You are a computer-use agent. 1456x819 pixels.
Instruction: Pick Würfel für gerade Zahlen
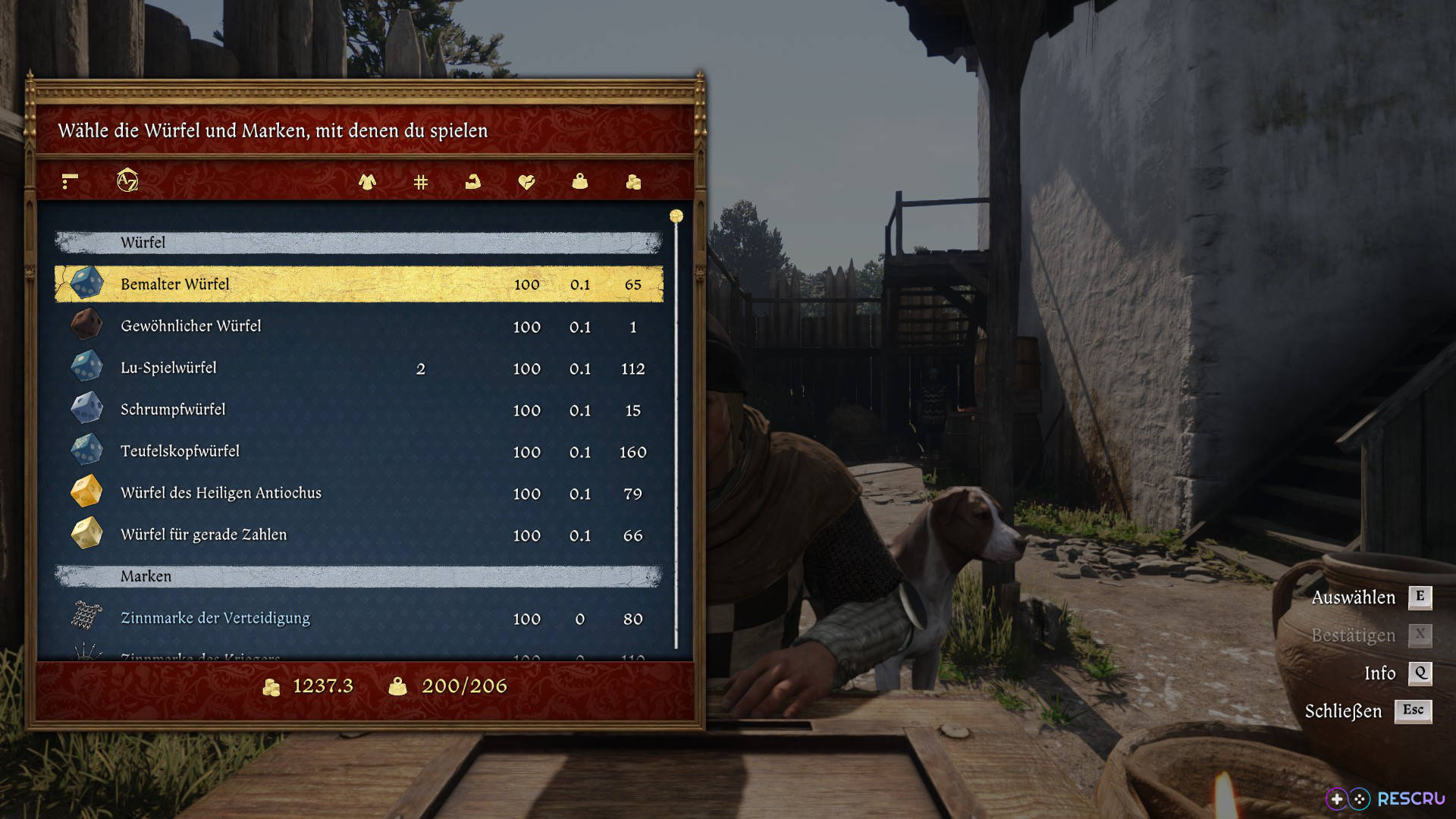point(359,535)
